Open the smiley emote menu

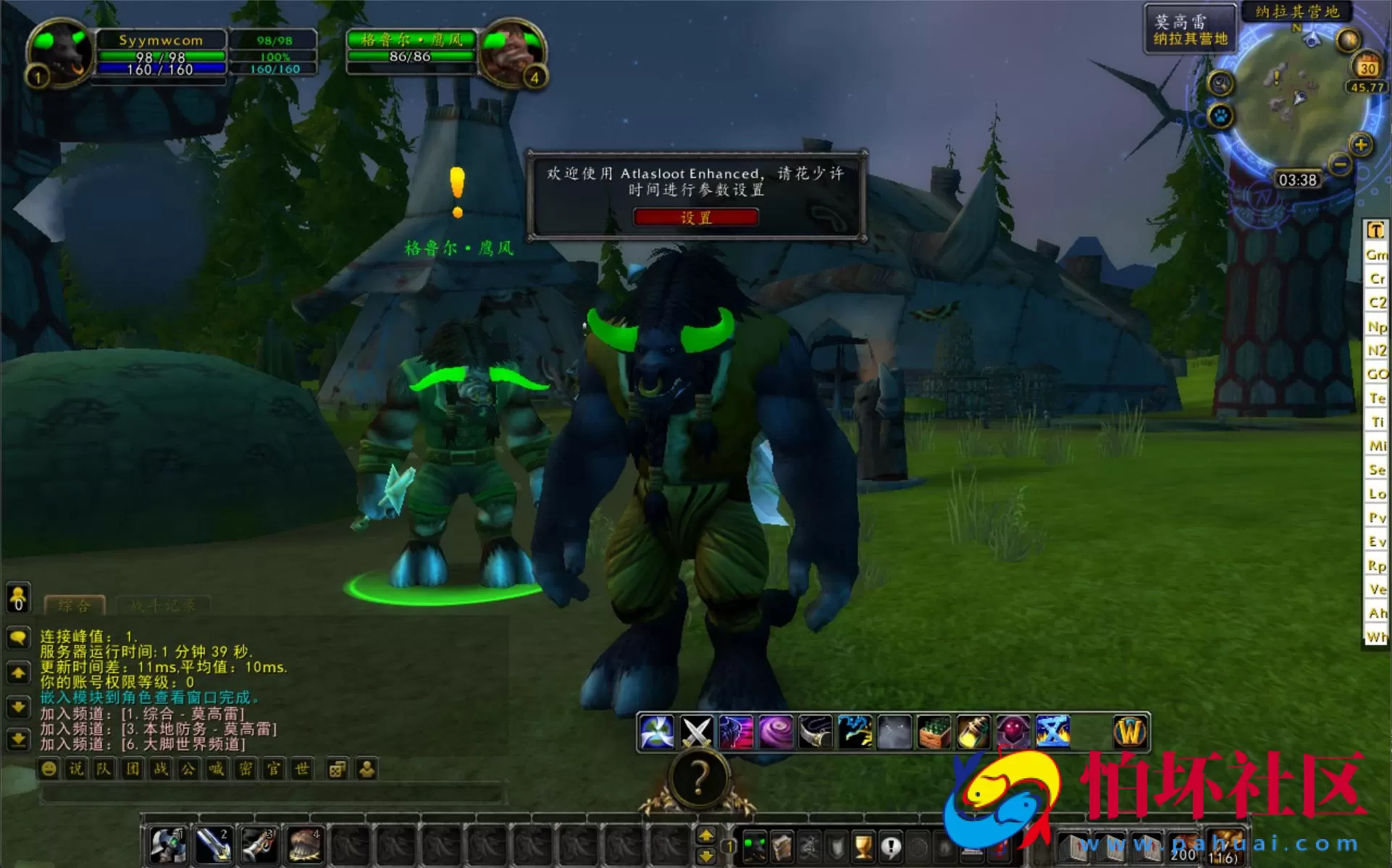click(x=49, y=769)
